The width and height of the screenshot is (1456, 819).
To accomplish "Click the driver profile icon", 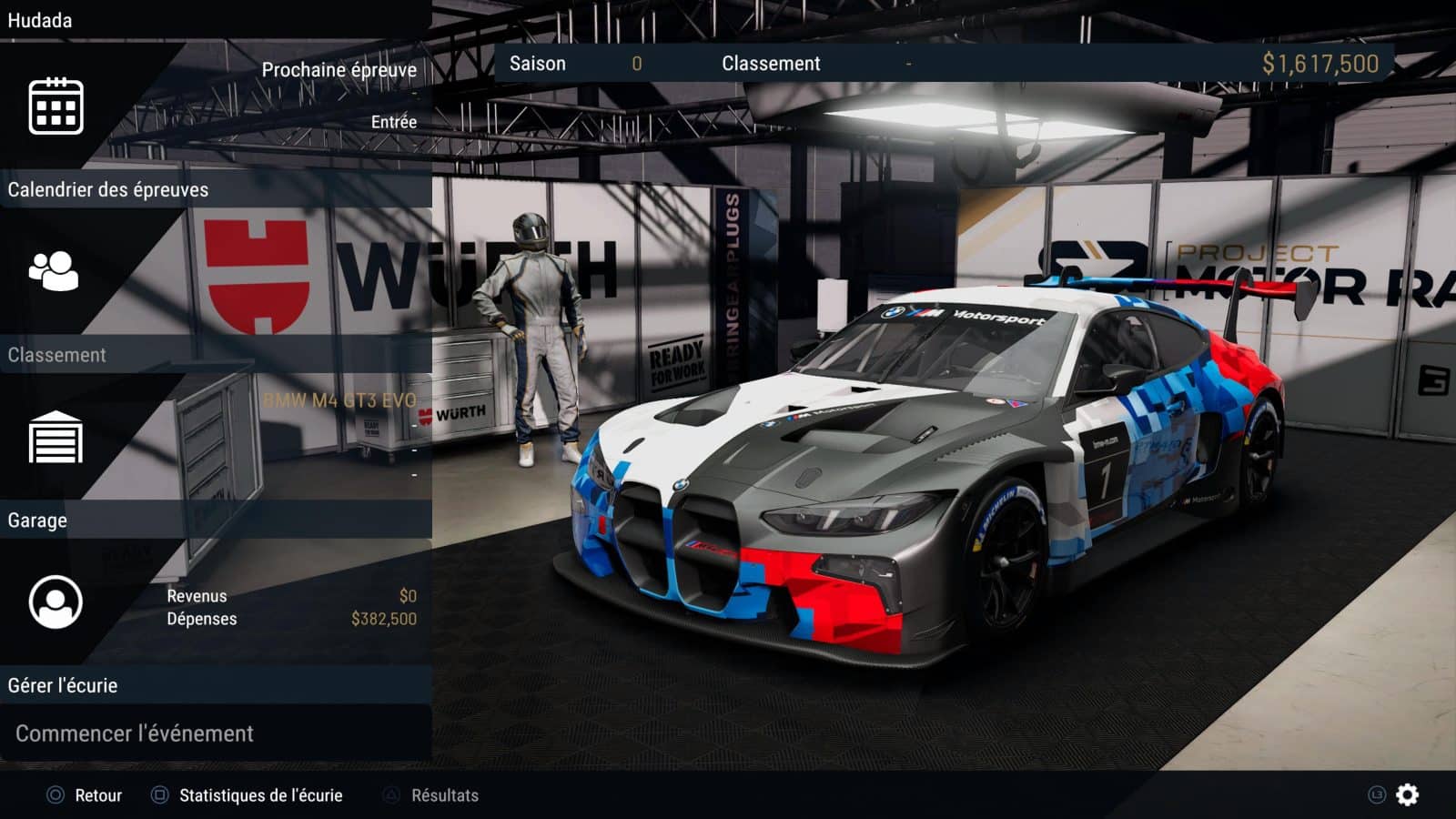I will (x=56, y=602).
